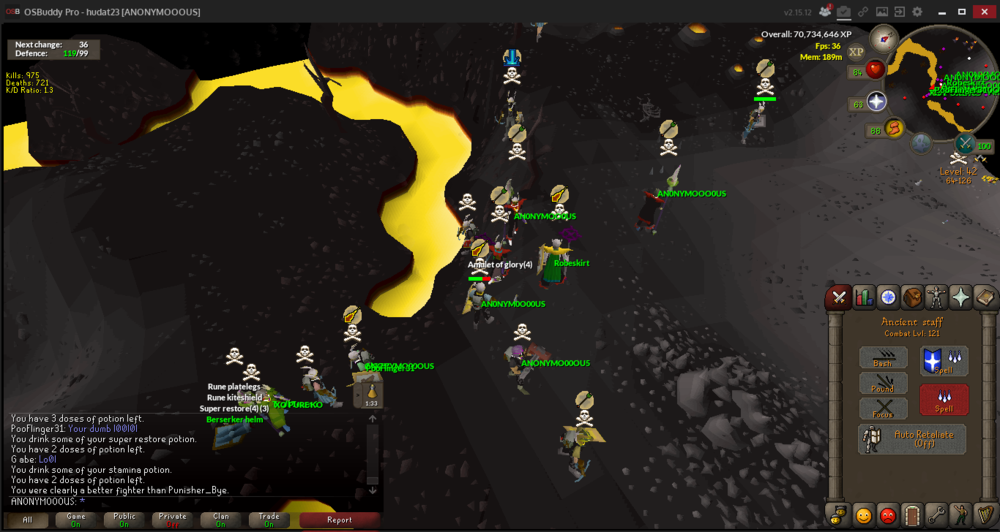Activate the quick-prayers orb

click(x=876, y=102)
